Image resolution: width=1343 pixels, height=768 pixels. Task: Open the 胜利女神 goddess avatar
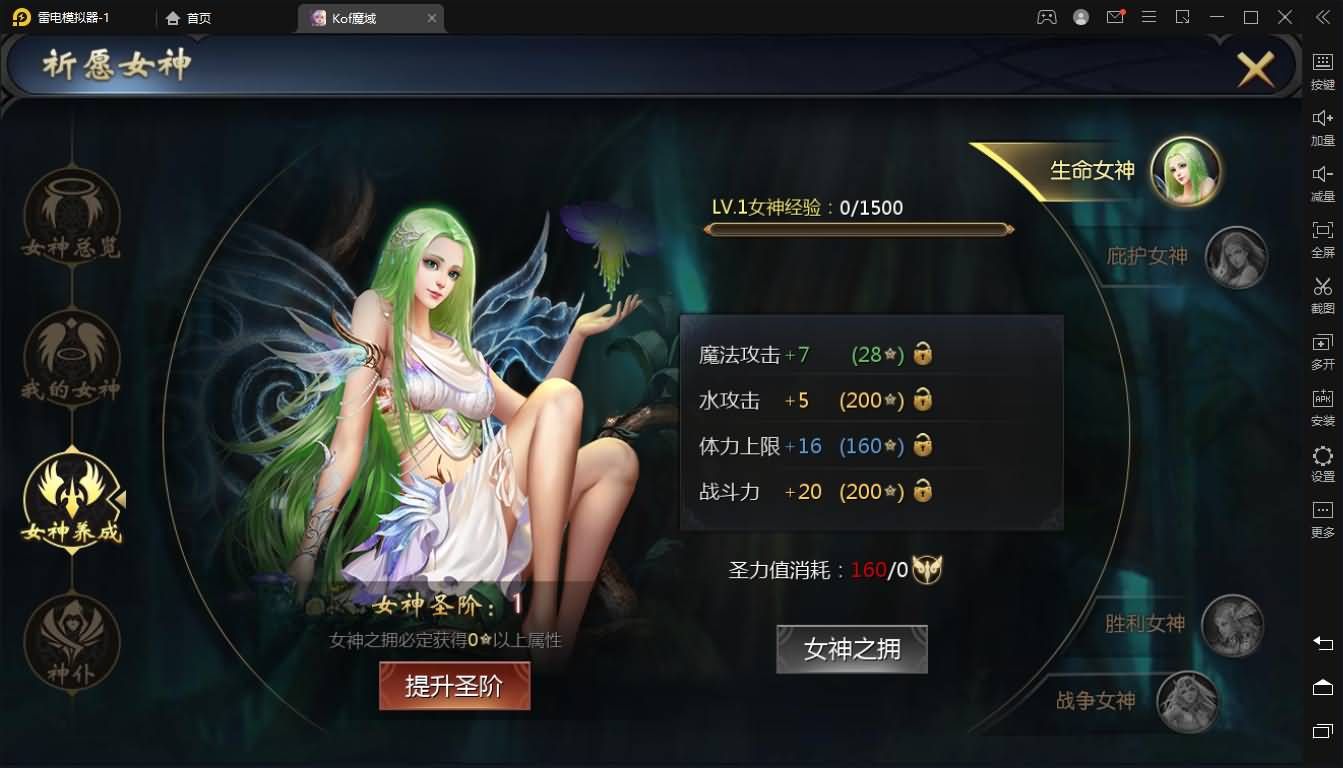[1235, 627]
